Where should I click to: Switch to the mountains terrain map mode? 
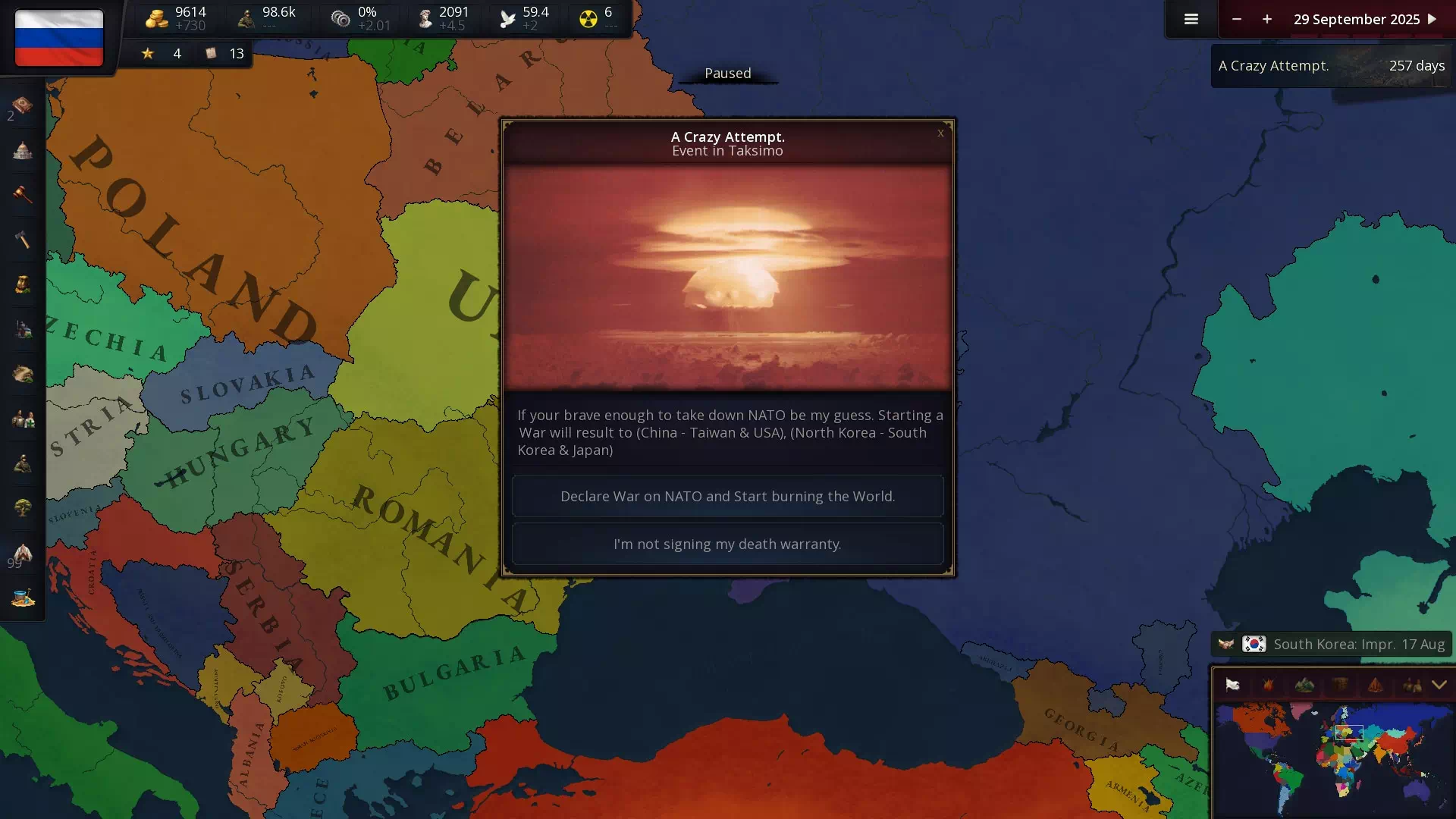1304,685
